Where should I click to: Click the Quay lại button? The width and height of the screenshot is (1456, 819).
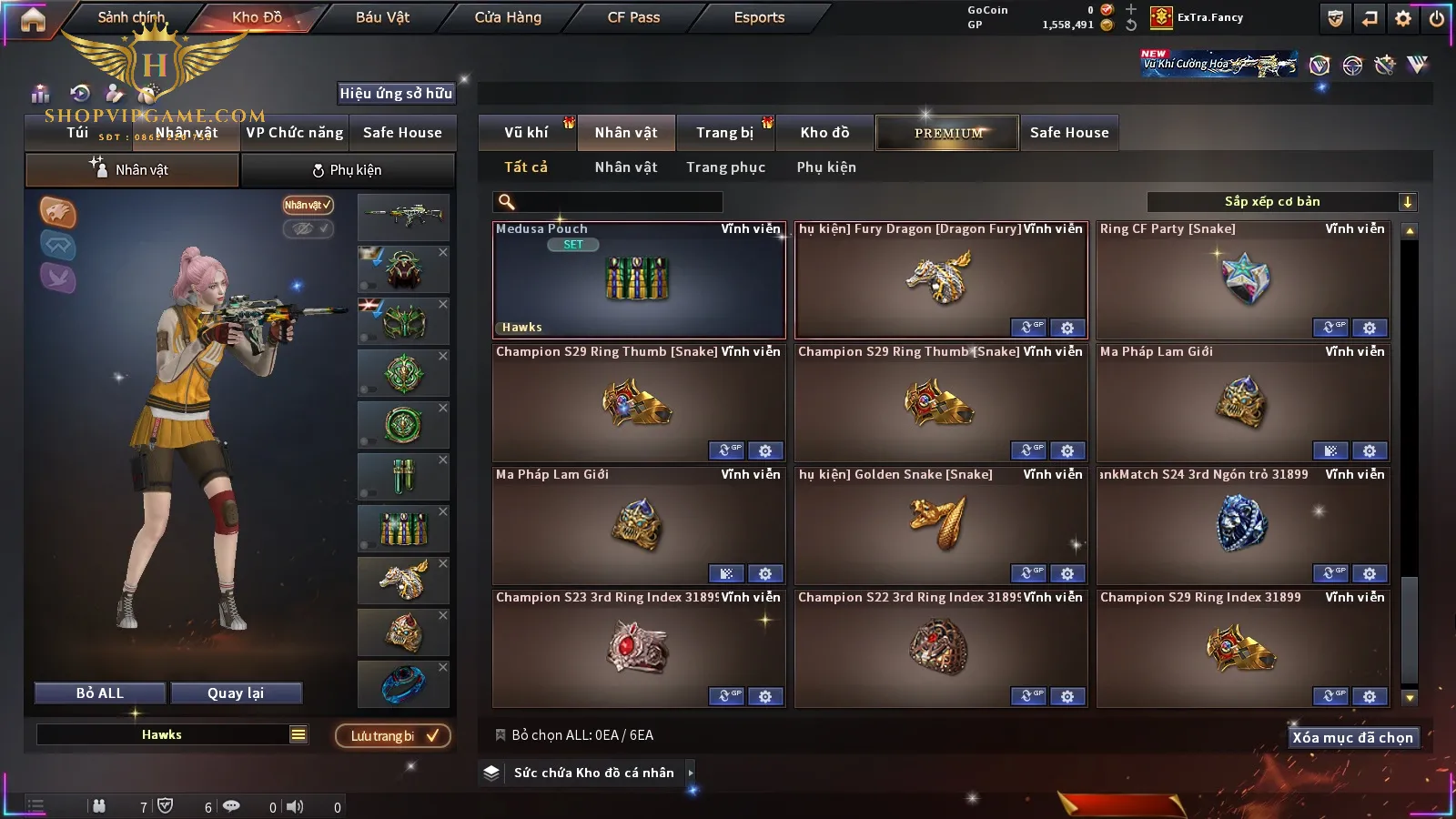point(236,693)
